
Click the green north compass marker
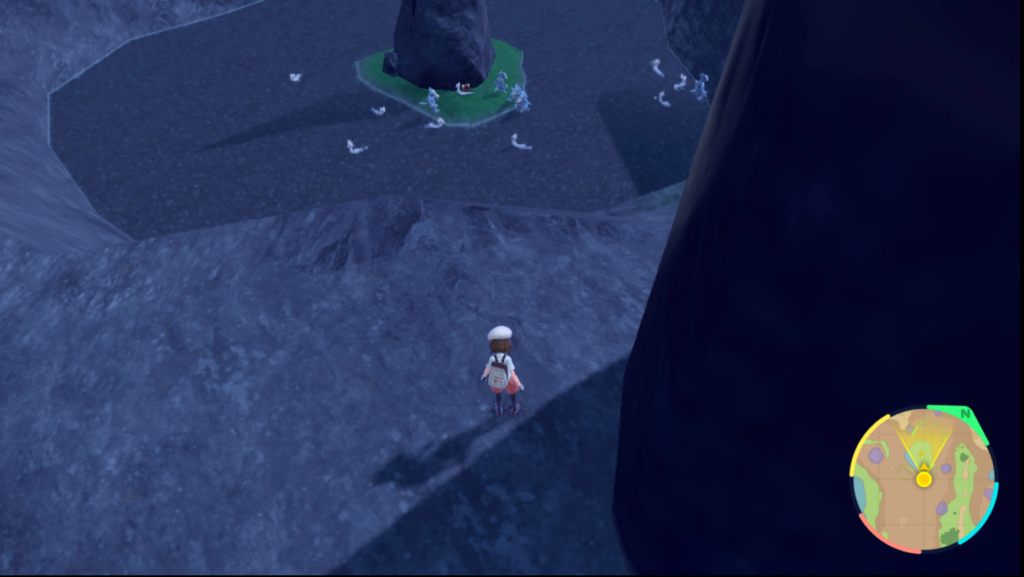pos(965,413)
